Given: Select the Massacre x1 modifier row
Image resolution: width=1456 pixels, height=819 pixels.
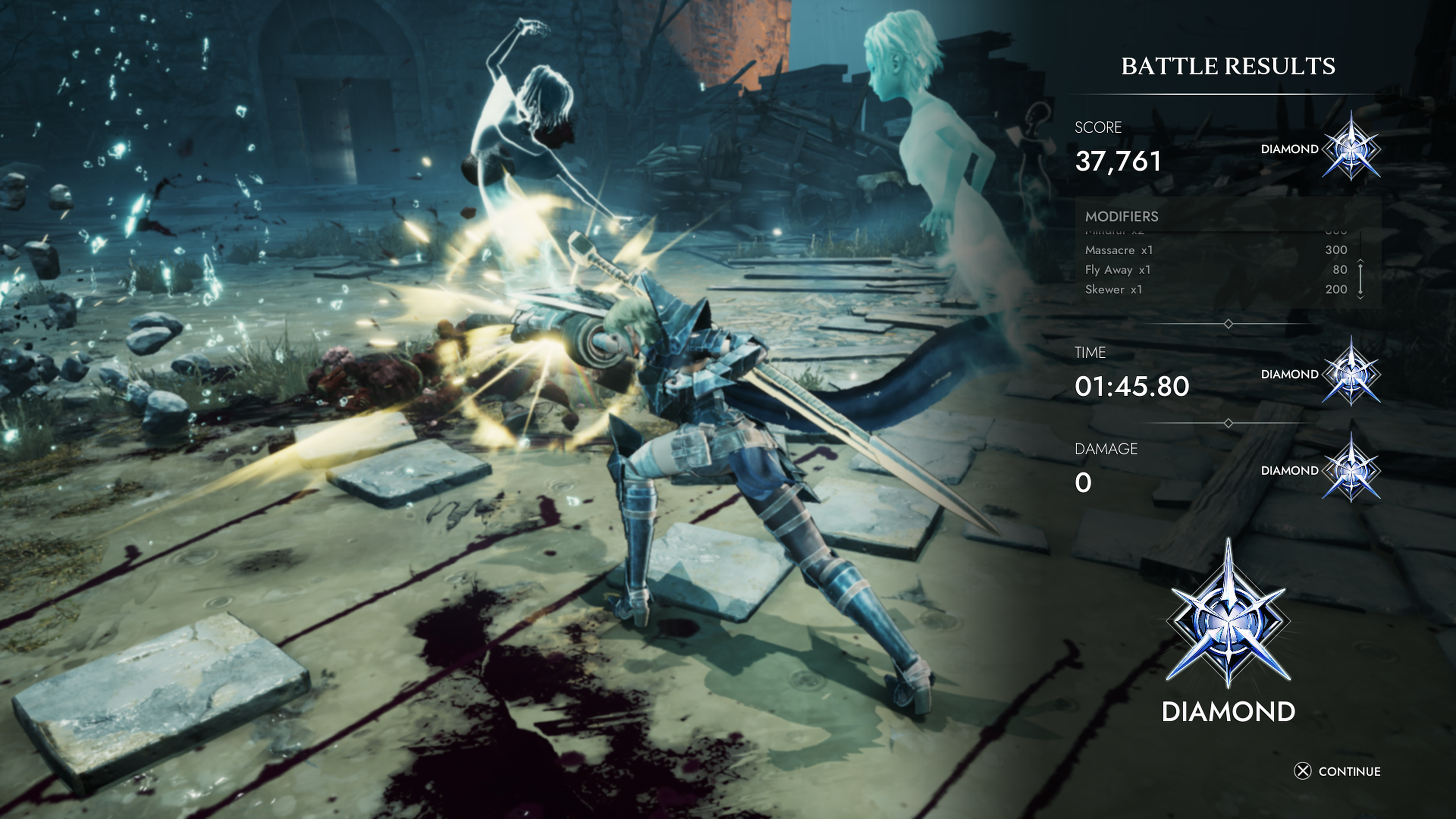Looking at the screenshot, I should (1215, 250).
